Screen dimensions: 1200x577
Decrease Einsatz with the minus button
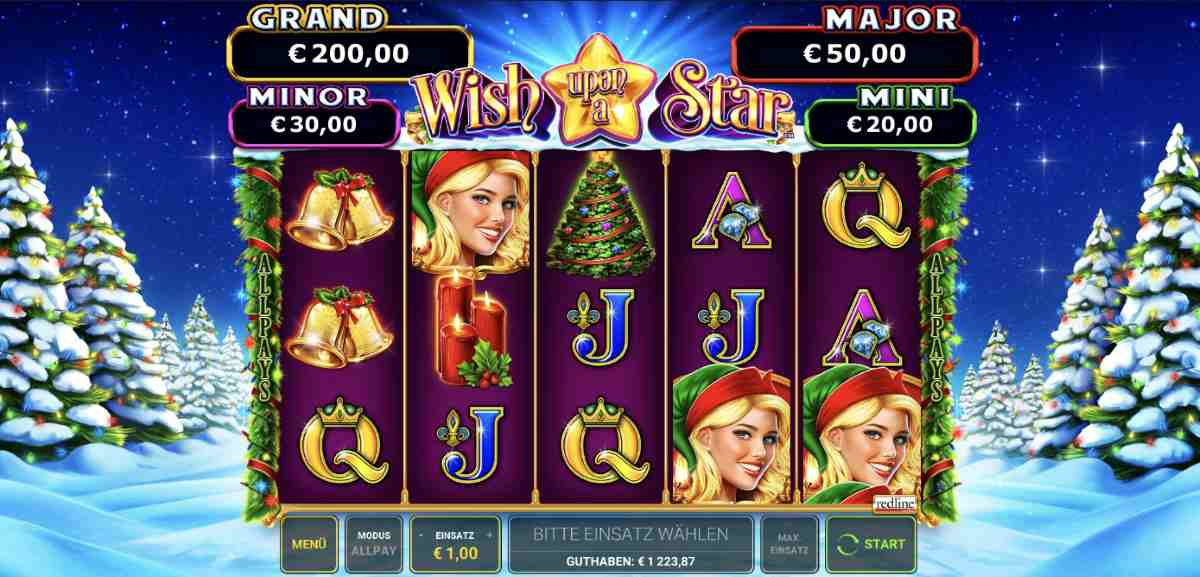point(423,536)
